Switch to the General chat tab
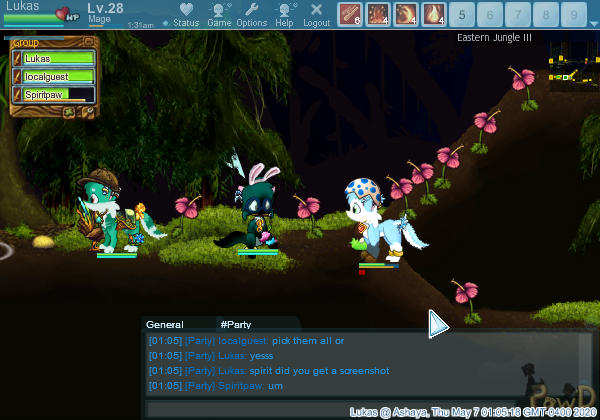The width and height of the screenshot is (600, 420). coord(165,325)
